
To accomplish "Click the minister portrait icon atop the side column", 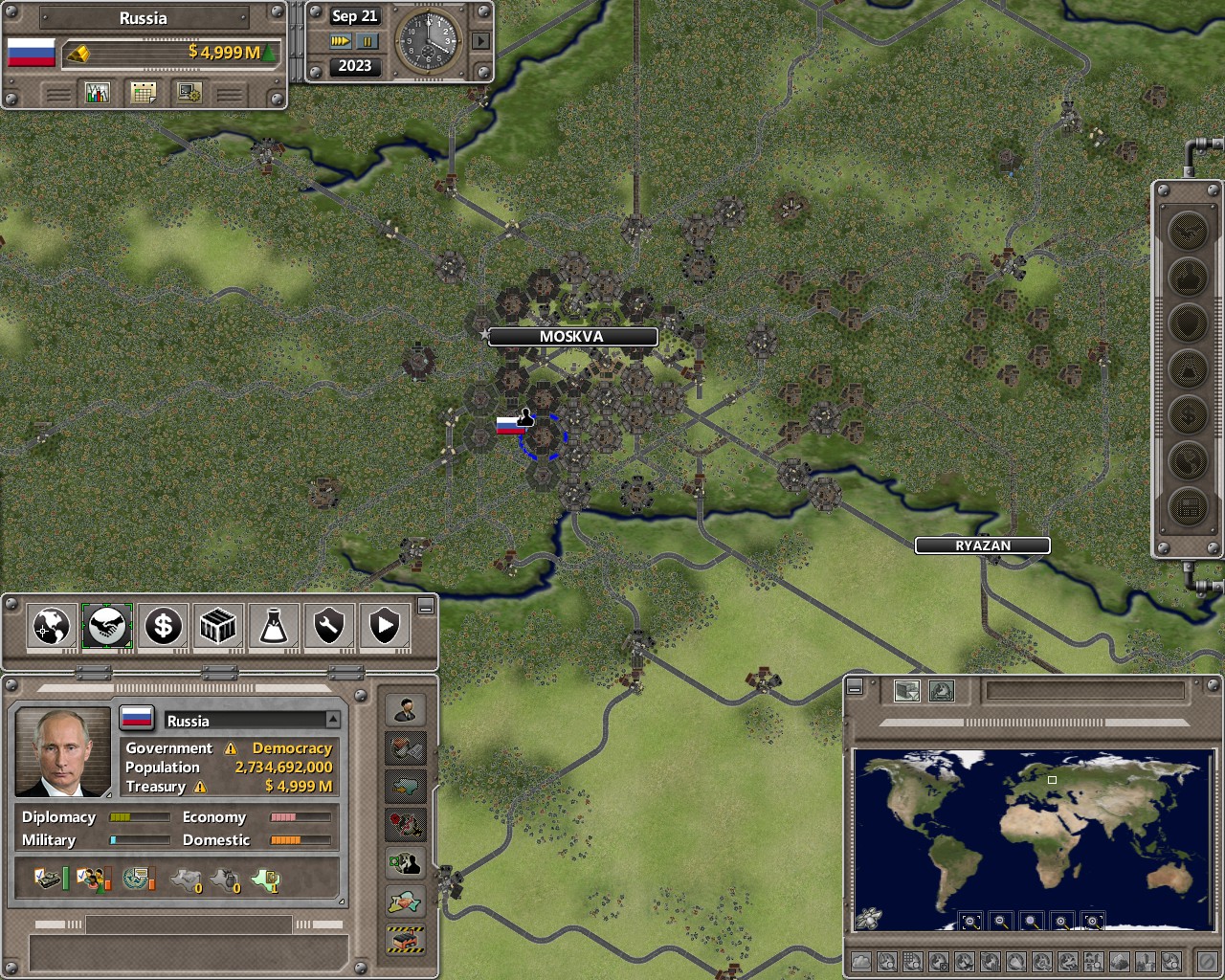I will pos(406,710).
